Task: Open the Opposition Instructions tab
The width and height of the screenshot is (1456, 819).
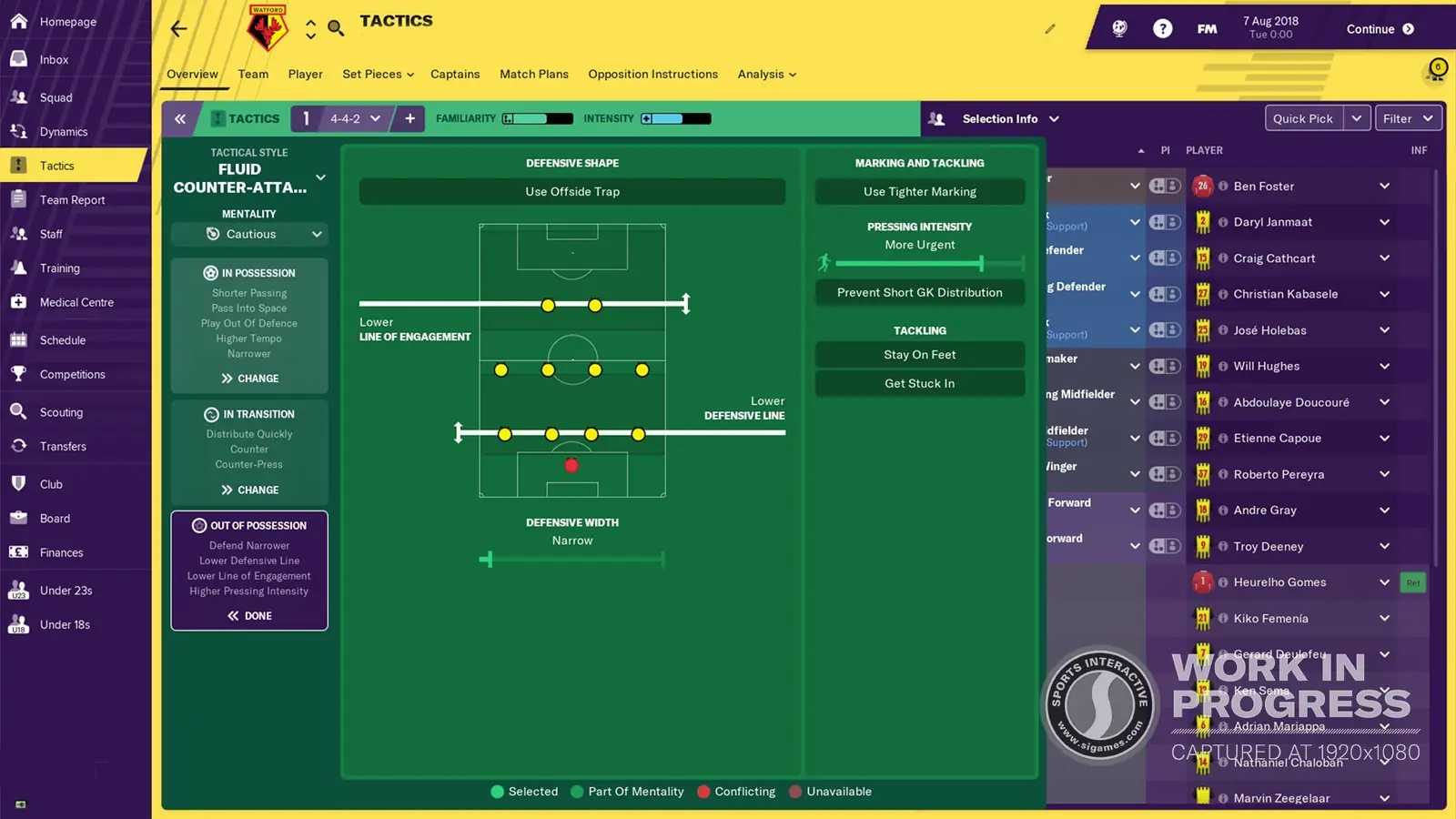Action: pos(652,74)
